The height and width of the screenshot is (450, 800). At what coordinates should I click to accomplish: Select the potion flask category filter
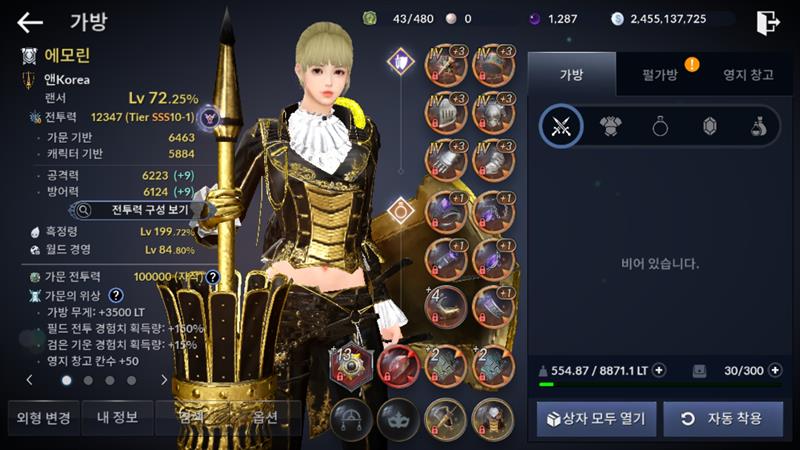(x=759, y=126)
